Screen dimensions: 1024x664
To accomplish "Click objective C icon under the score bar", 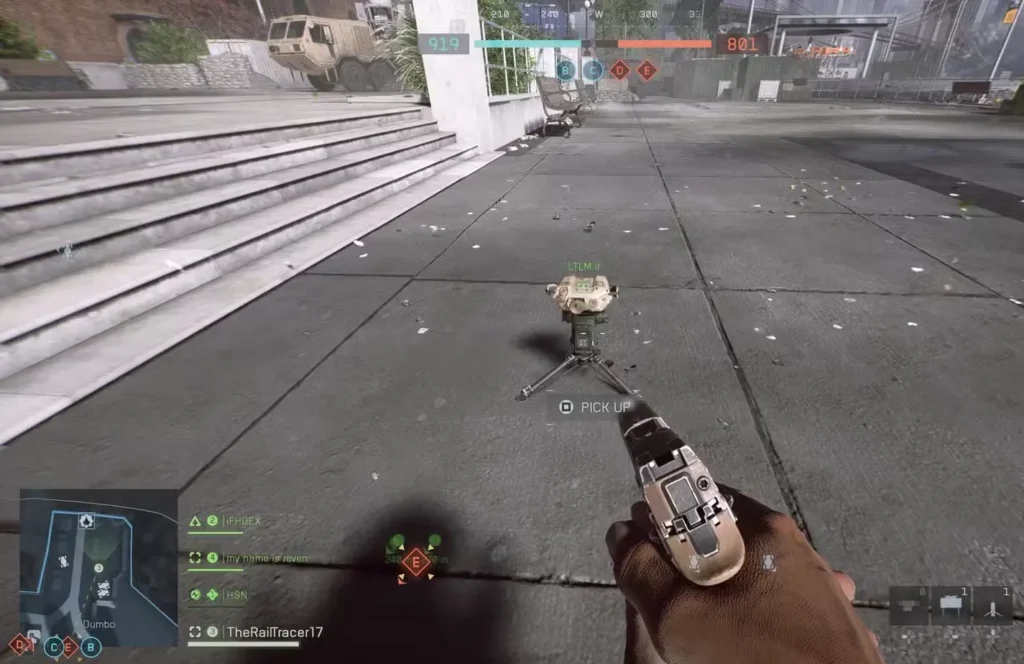I will (x=593, y=70).
